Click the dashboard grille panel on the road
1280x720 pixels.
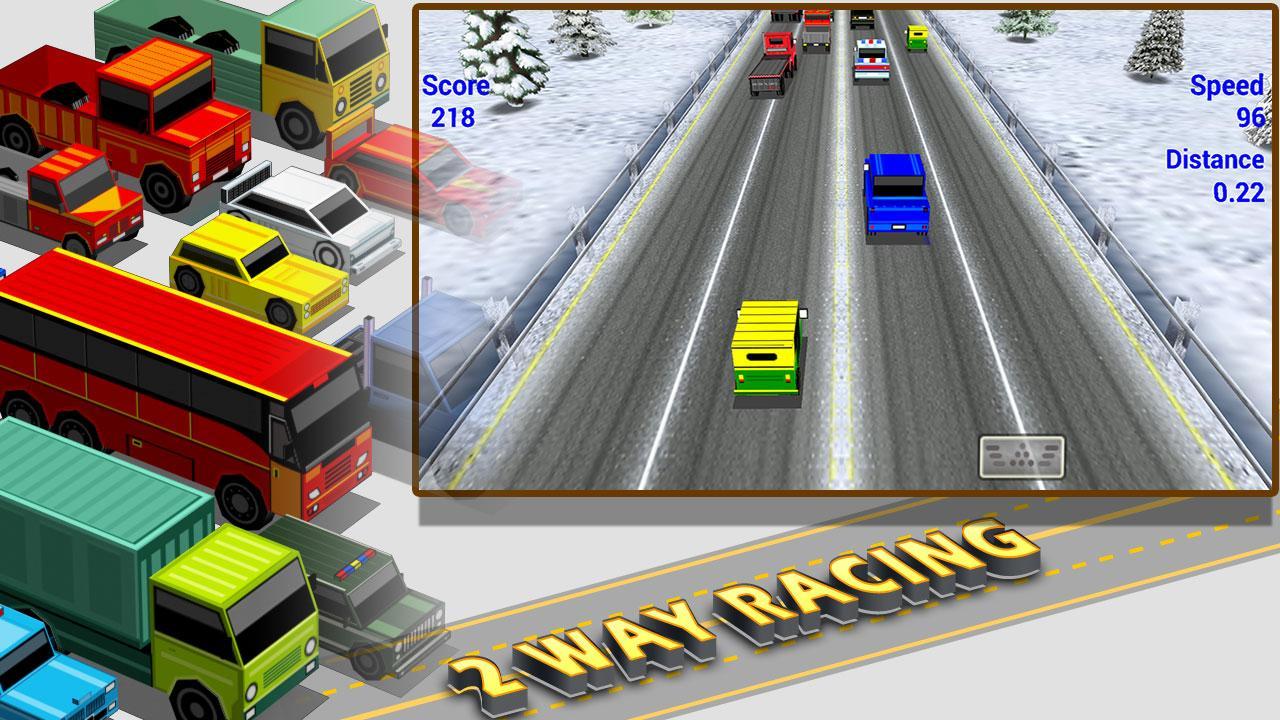(x=1020, y=457)
